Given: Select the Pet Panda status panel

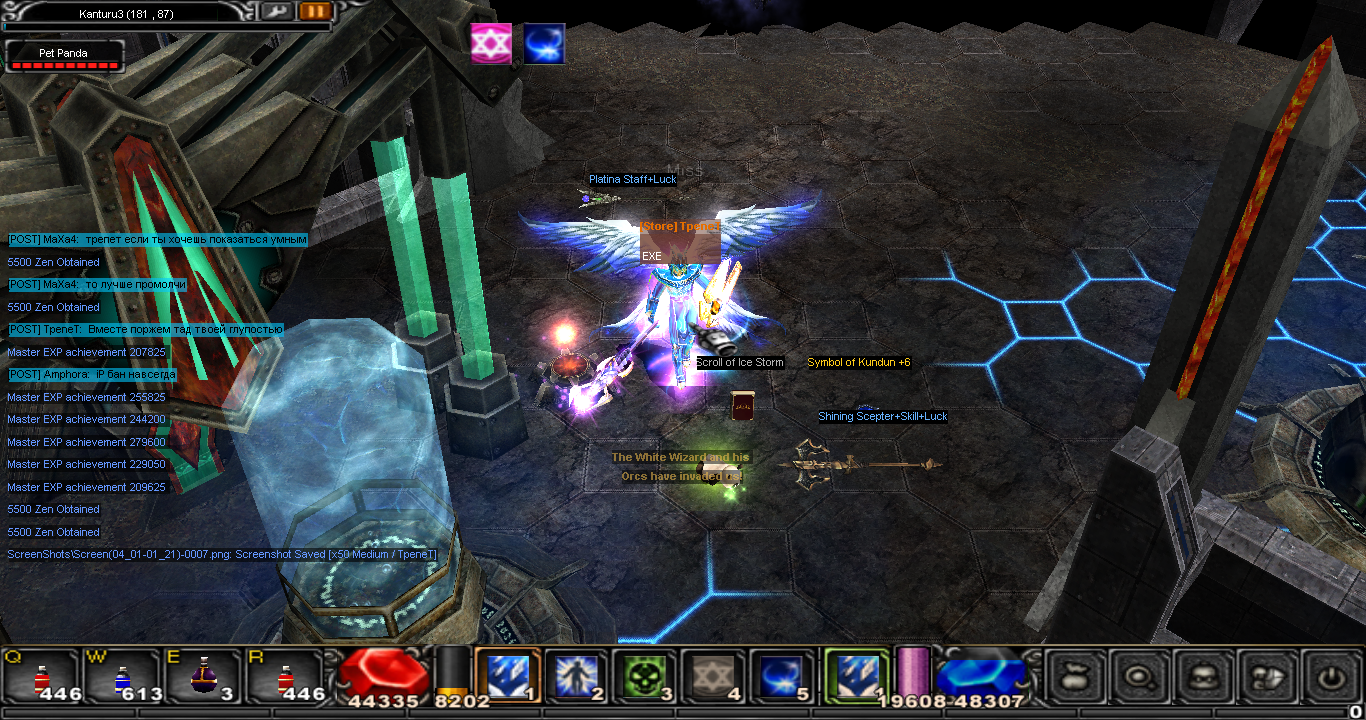Looking at the screenshot, I should 65,56.
